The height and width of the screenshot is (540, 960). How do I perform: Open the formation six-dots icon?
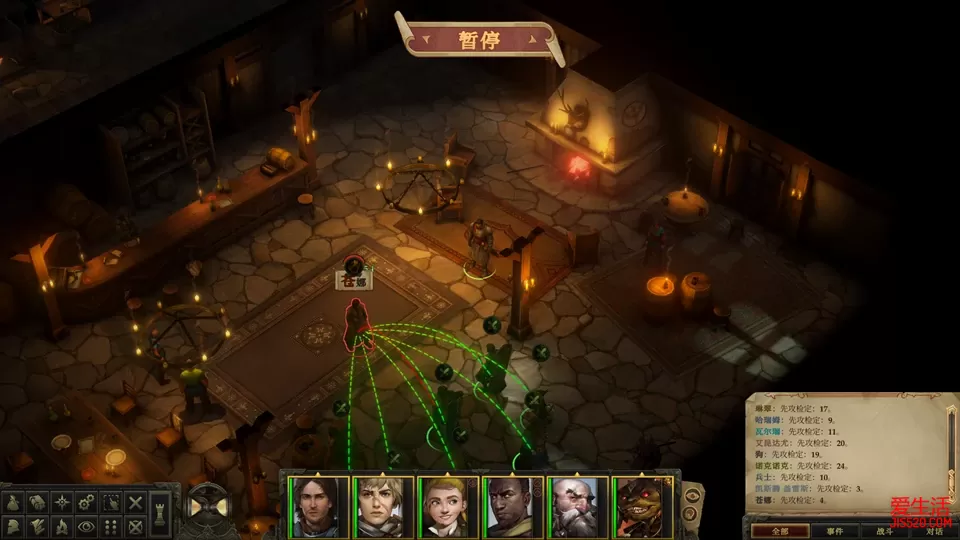pos(111,526)
